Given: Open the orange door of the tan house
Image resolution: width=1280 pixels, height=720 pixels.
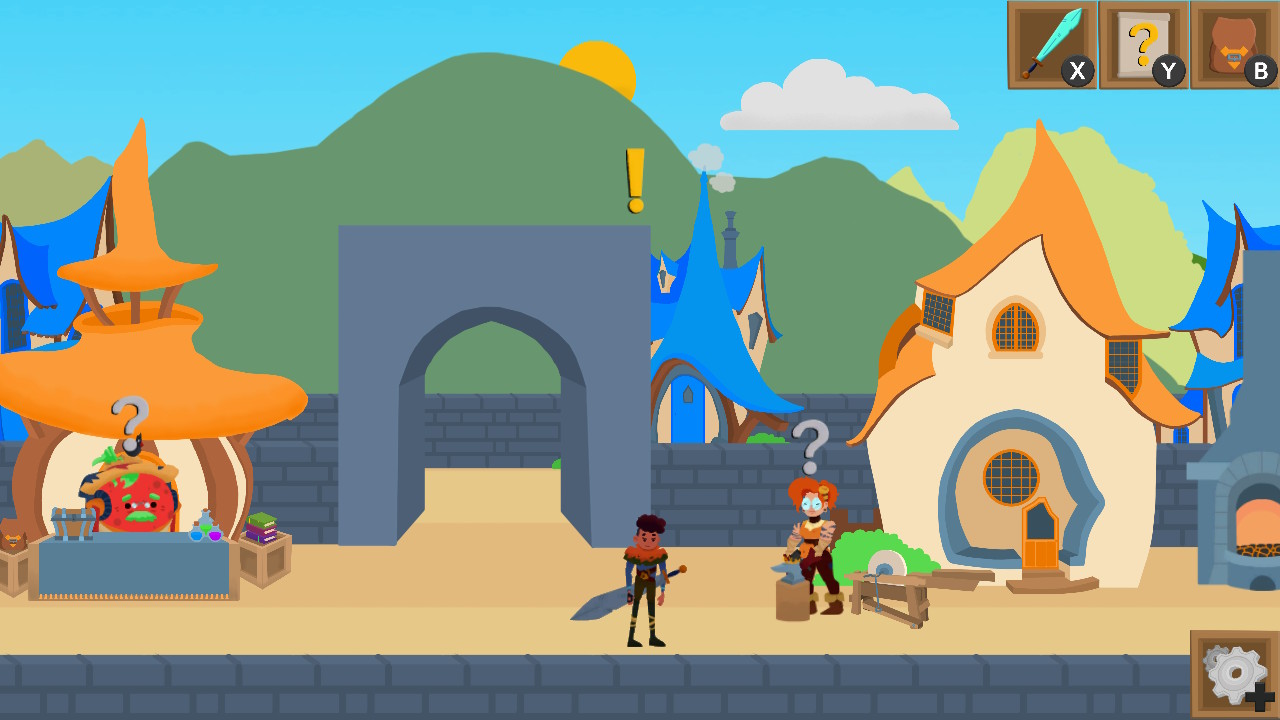Looking at the screenshot, I should [x=1040, y=532].
